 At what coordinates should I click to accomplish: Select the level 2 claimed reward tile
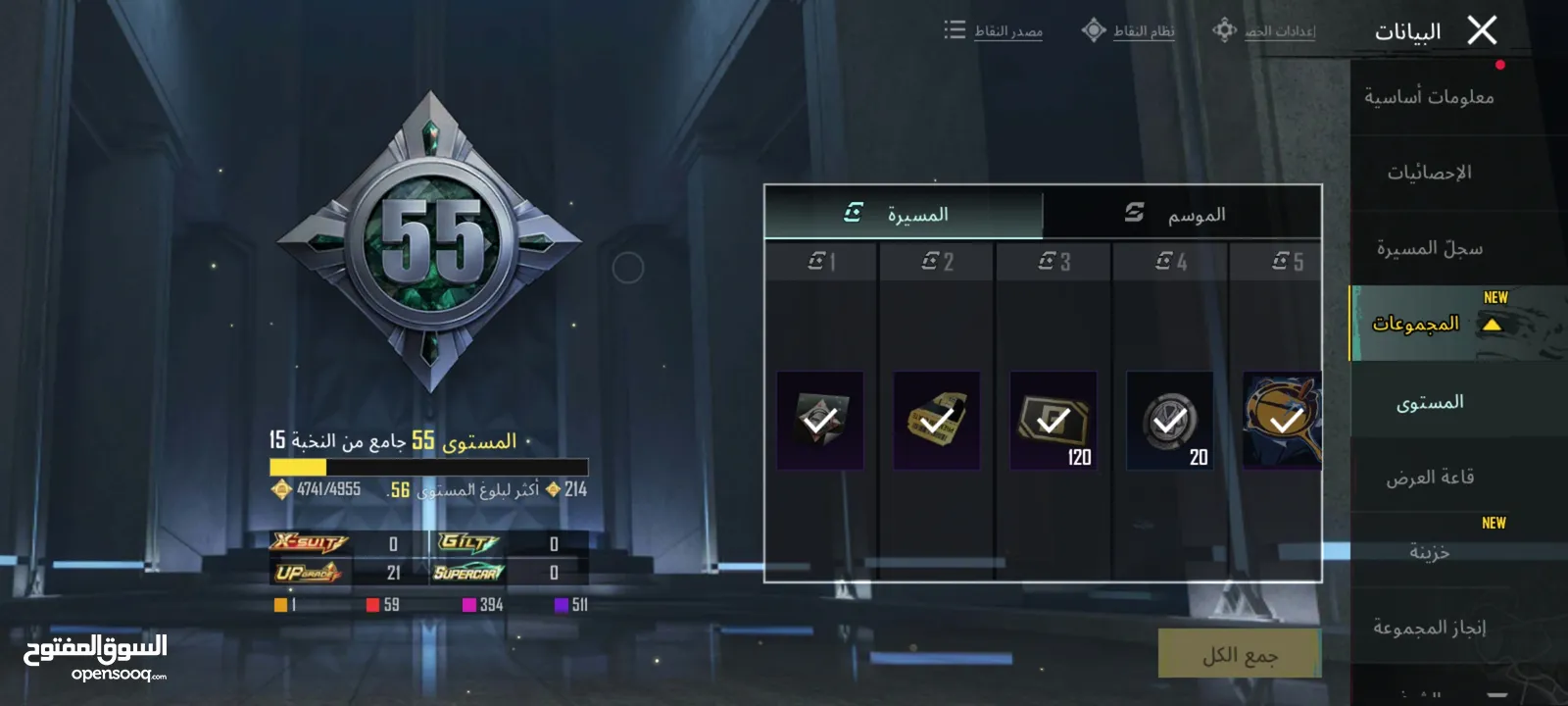click(x=937, y=420)
